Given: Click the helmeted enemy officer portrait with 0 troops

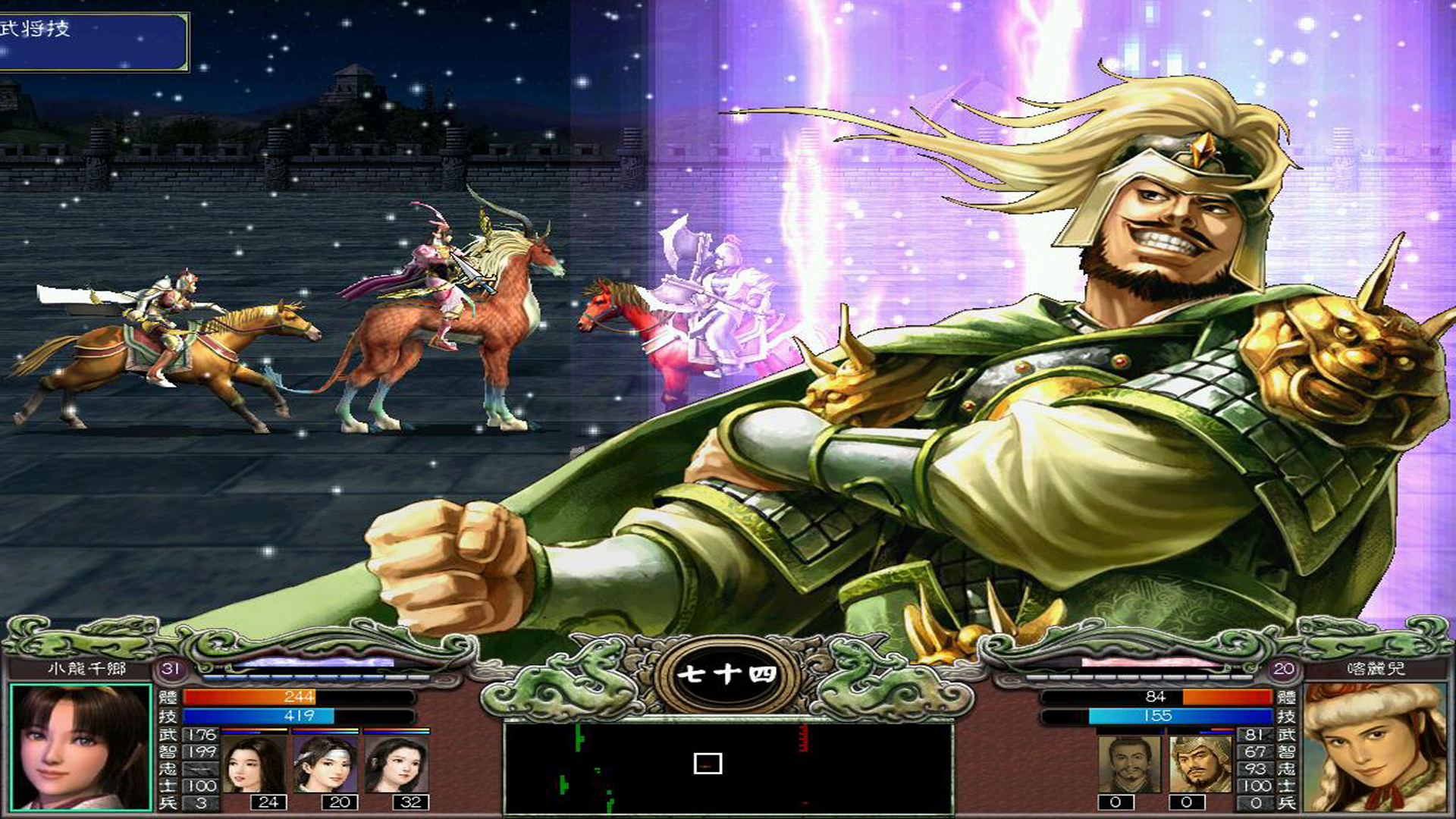Looking at the screenshot, I should pos(1201,764).
